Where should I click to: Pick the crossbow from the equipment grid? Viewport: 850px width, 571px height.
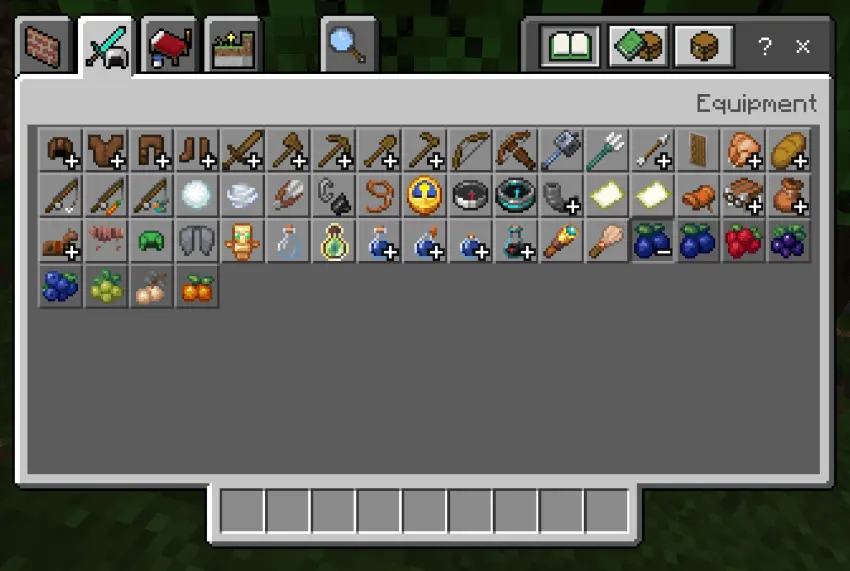click(516, 149)
